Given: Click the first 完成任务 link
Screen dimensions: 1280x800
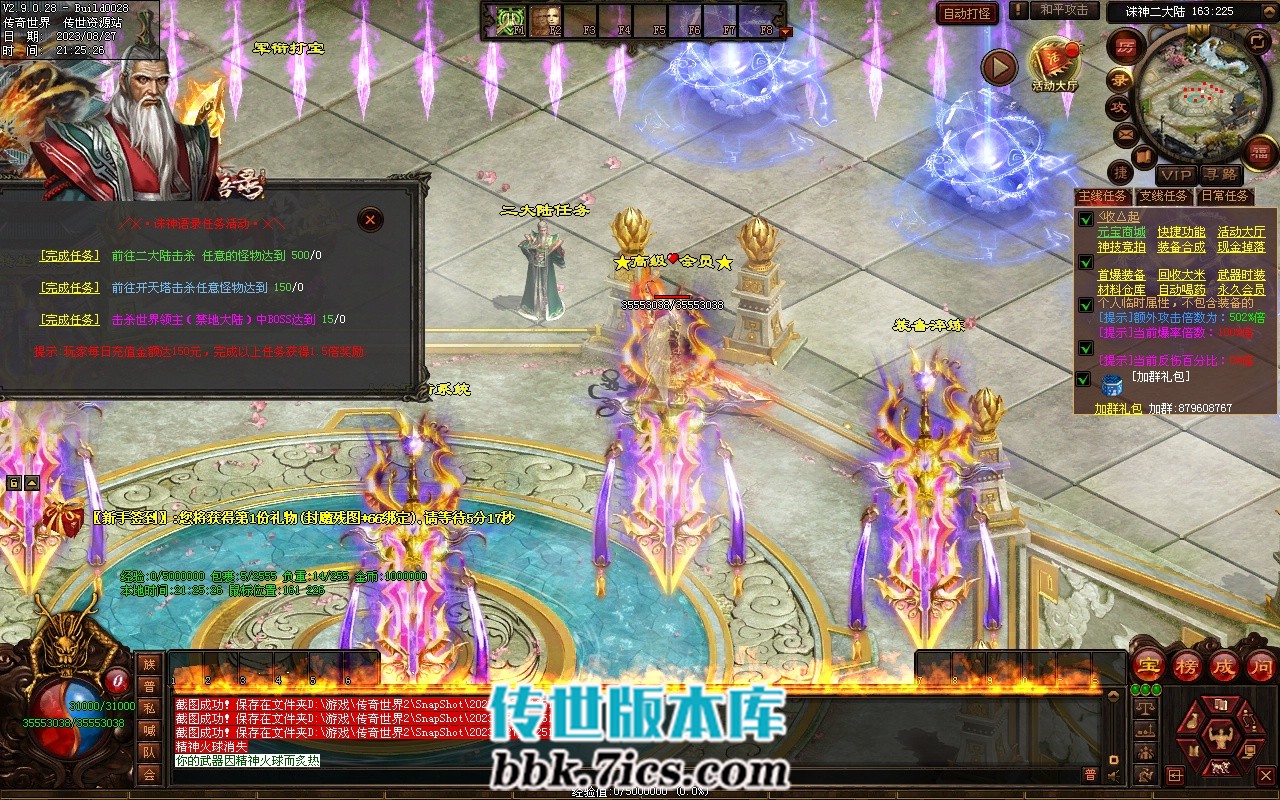Looking at the screenshot, I should [70, 256].
